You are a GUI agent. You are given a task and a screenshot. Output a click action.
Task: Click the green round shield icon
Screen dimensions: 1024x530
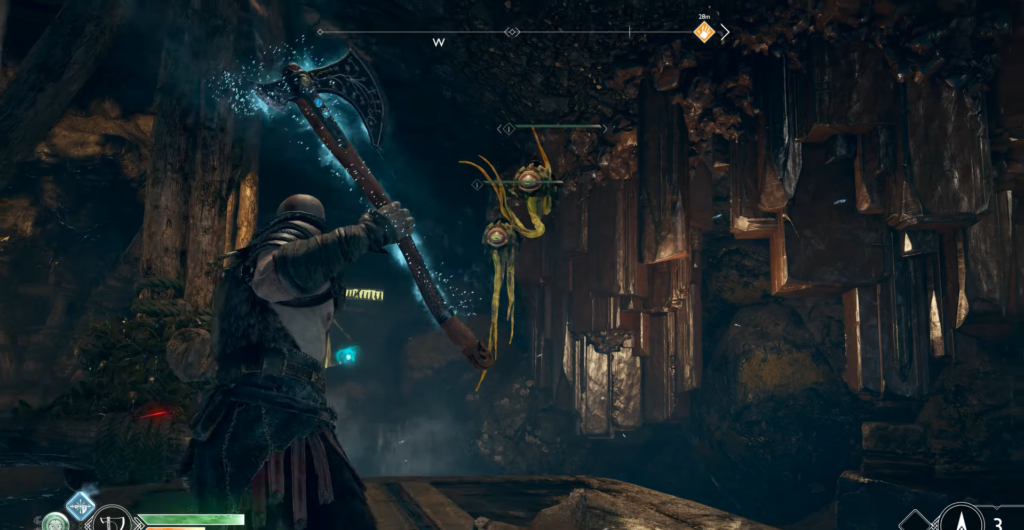pos(54,522)
